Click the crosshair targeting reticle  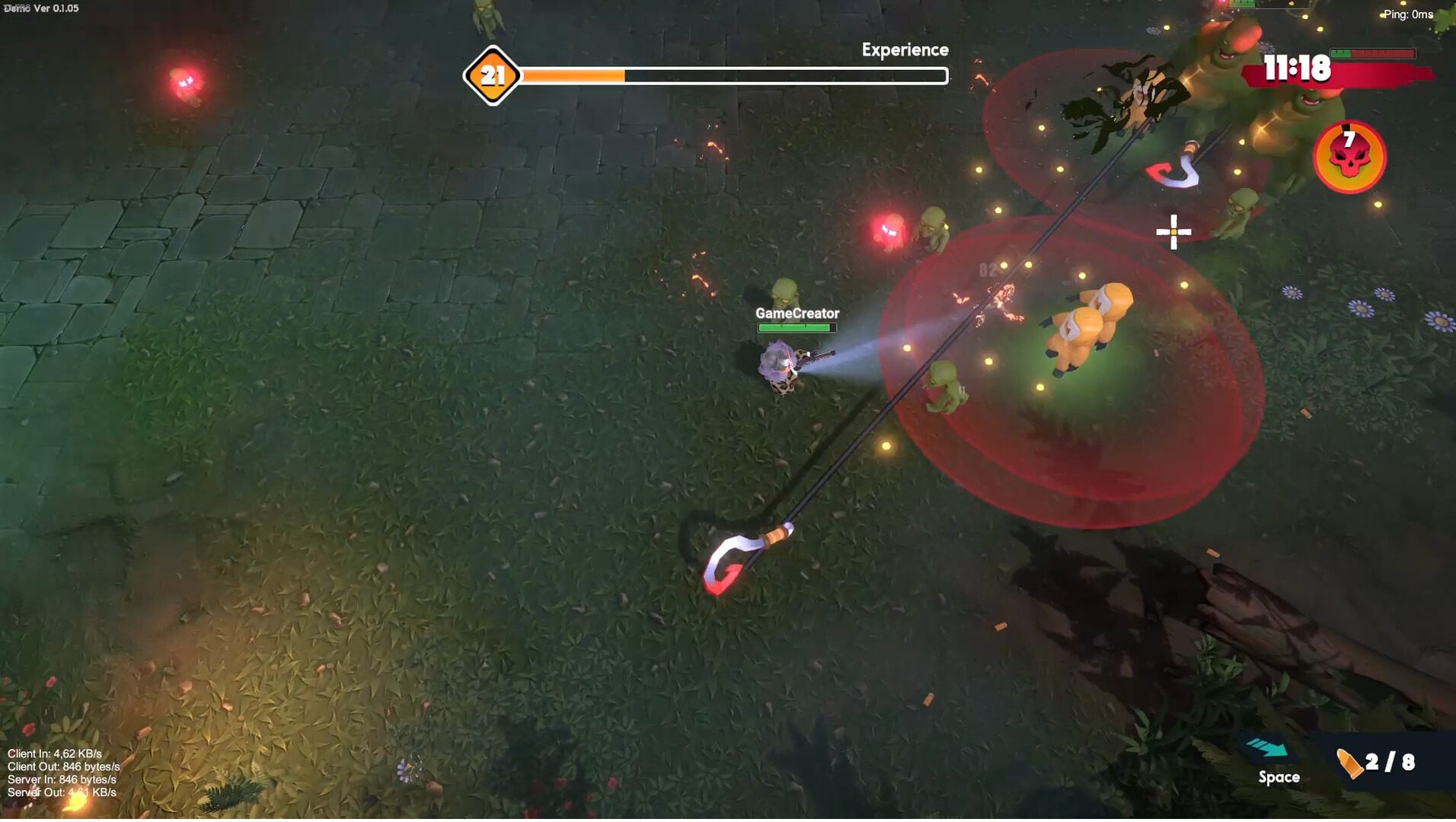1173,231
